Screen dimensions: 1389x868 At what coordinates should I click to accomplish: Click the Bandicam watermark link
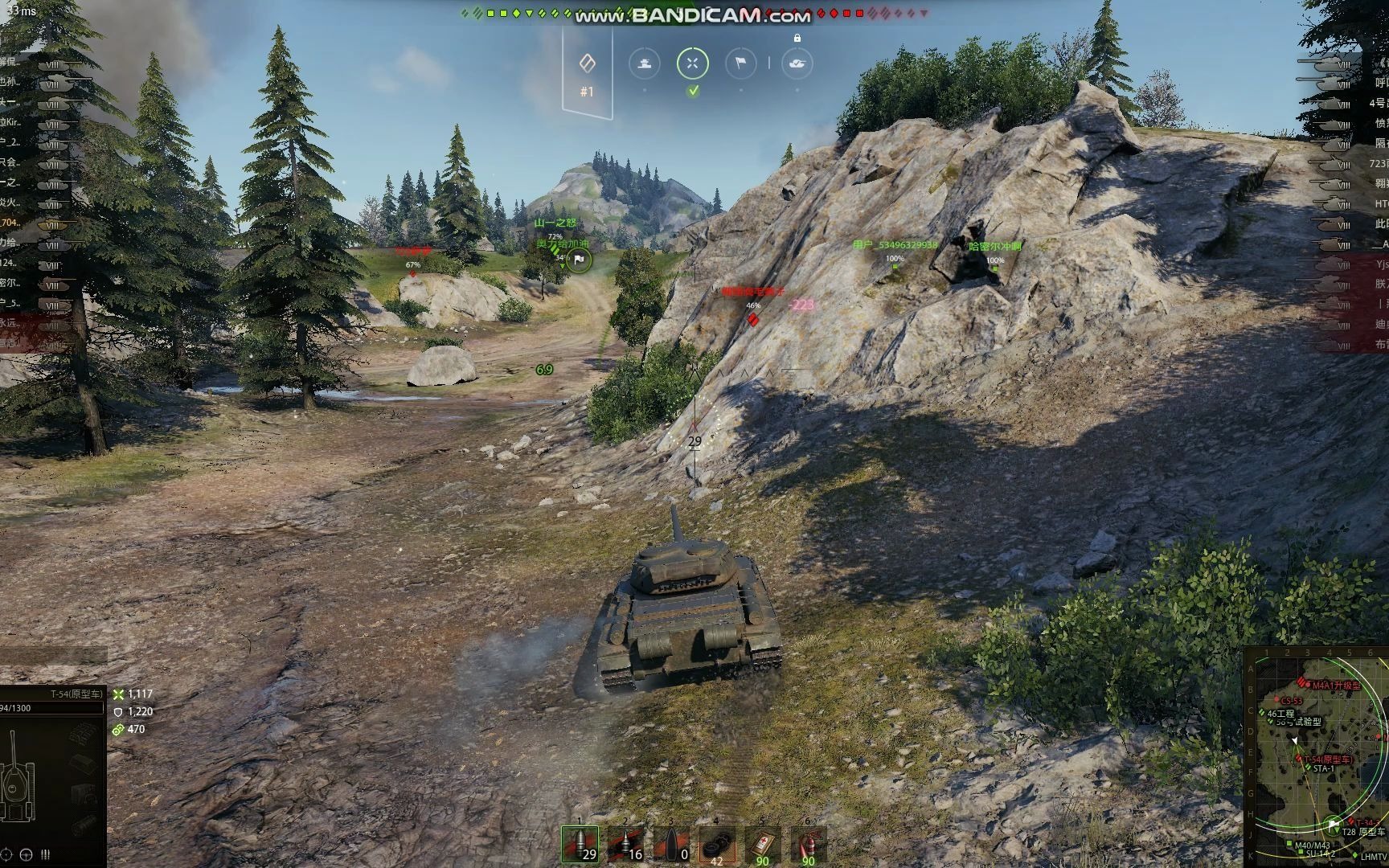click(x=693, y=15)
